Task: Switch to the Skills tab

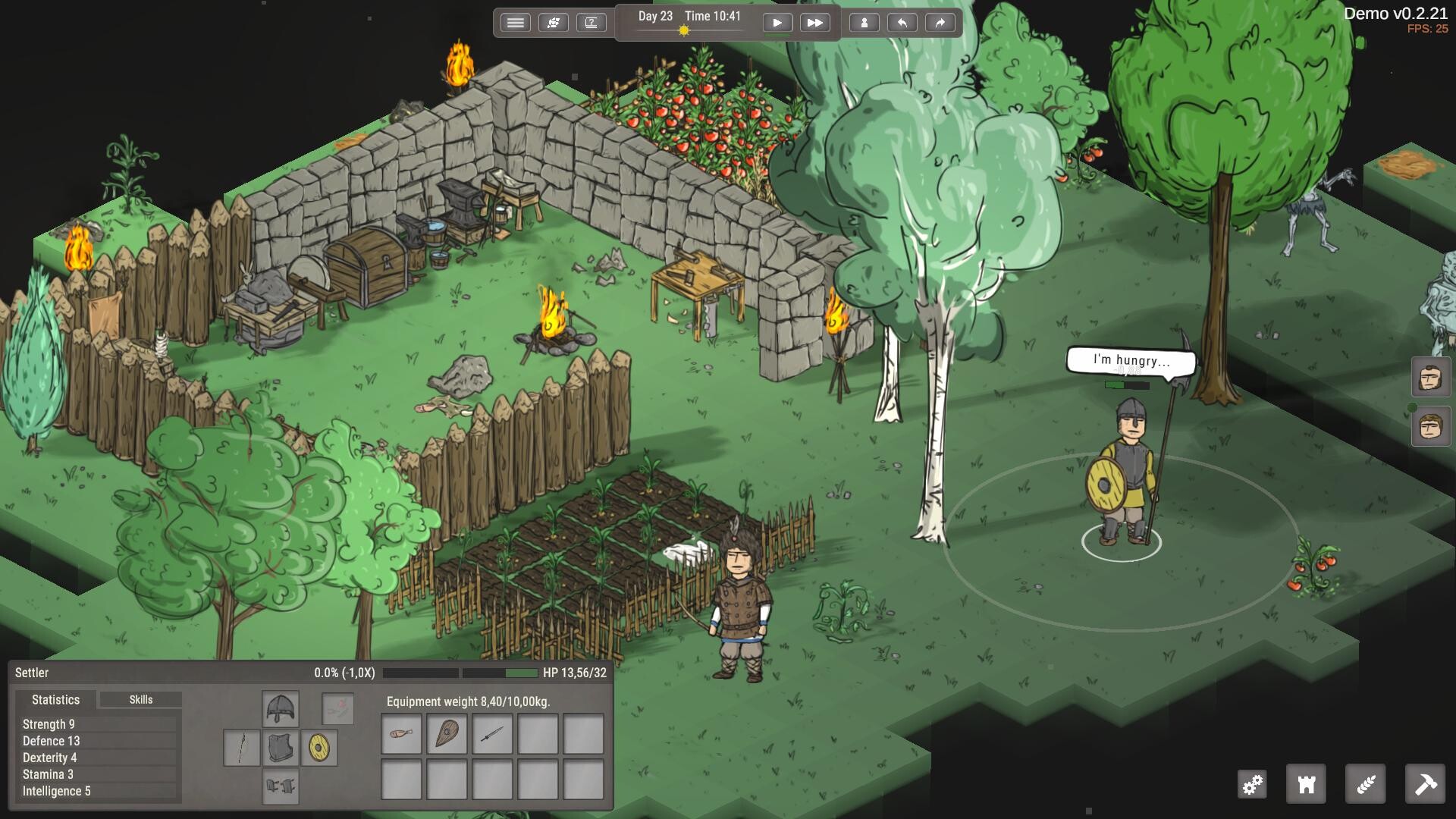Action: coord(140,699)
